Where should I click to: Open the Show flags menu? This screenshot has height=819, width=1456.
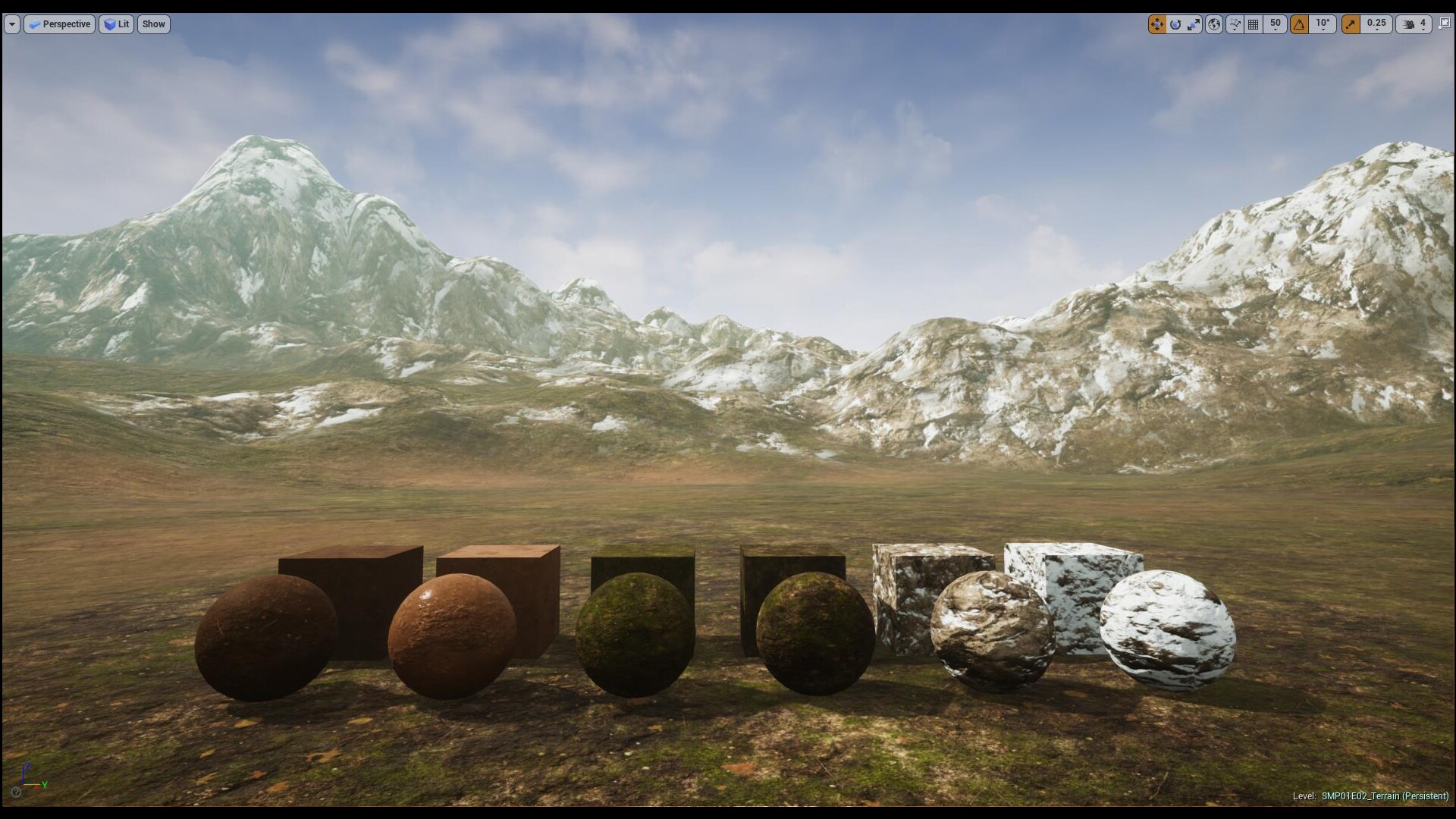pyautogui.click(x=154, y=24)
